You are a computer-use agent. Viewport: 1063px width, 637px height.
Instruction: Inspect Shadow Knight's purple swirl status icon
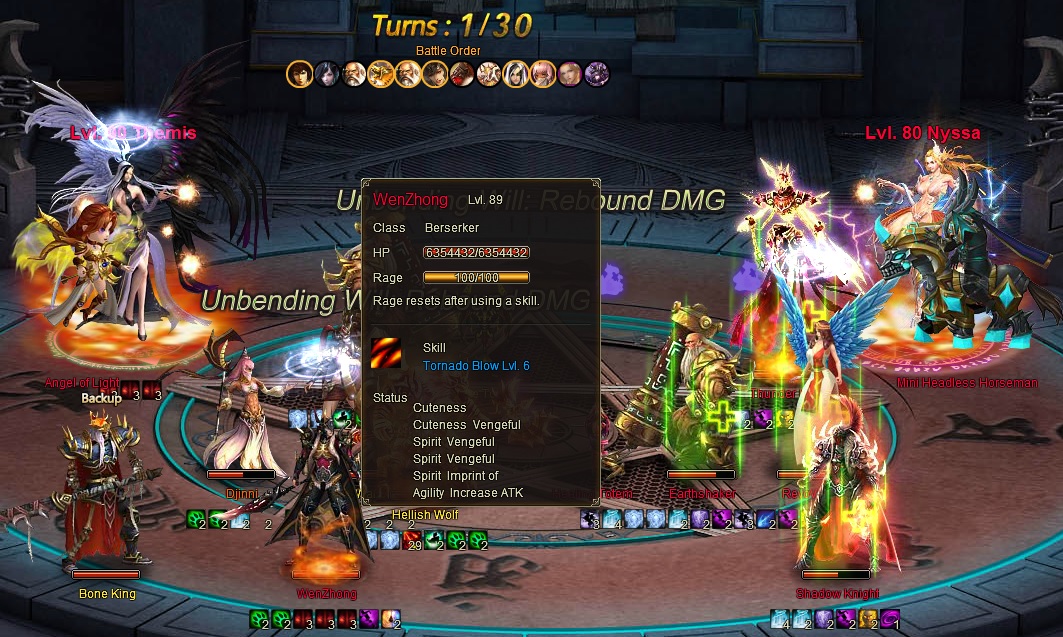889,618
